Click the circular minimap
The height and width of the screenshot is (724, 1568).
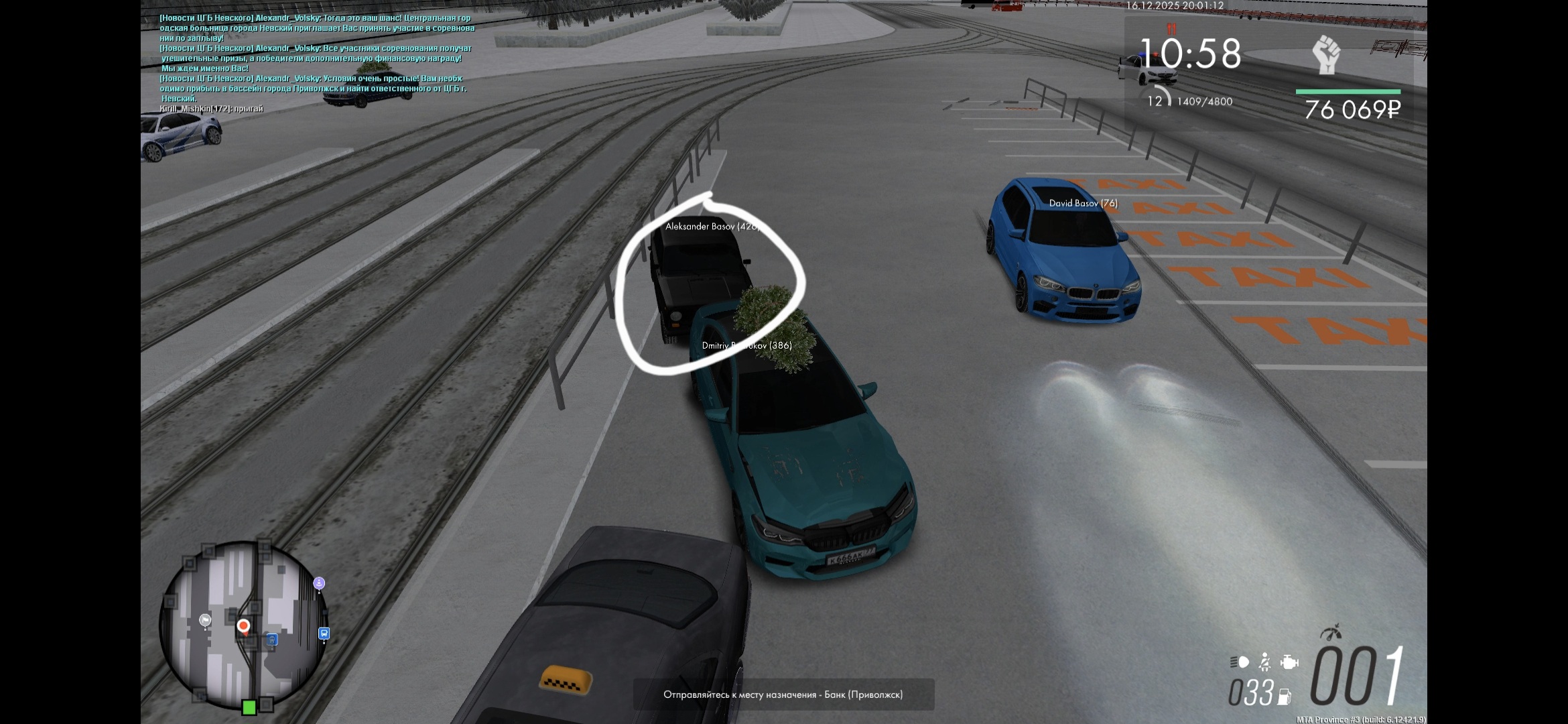[244, 625]
